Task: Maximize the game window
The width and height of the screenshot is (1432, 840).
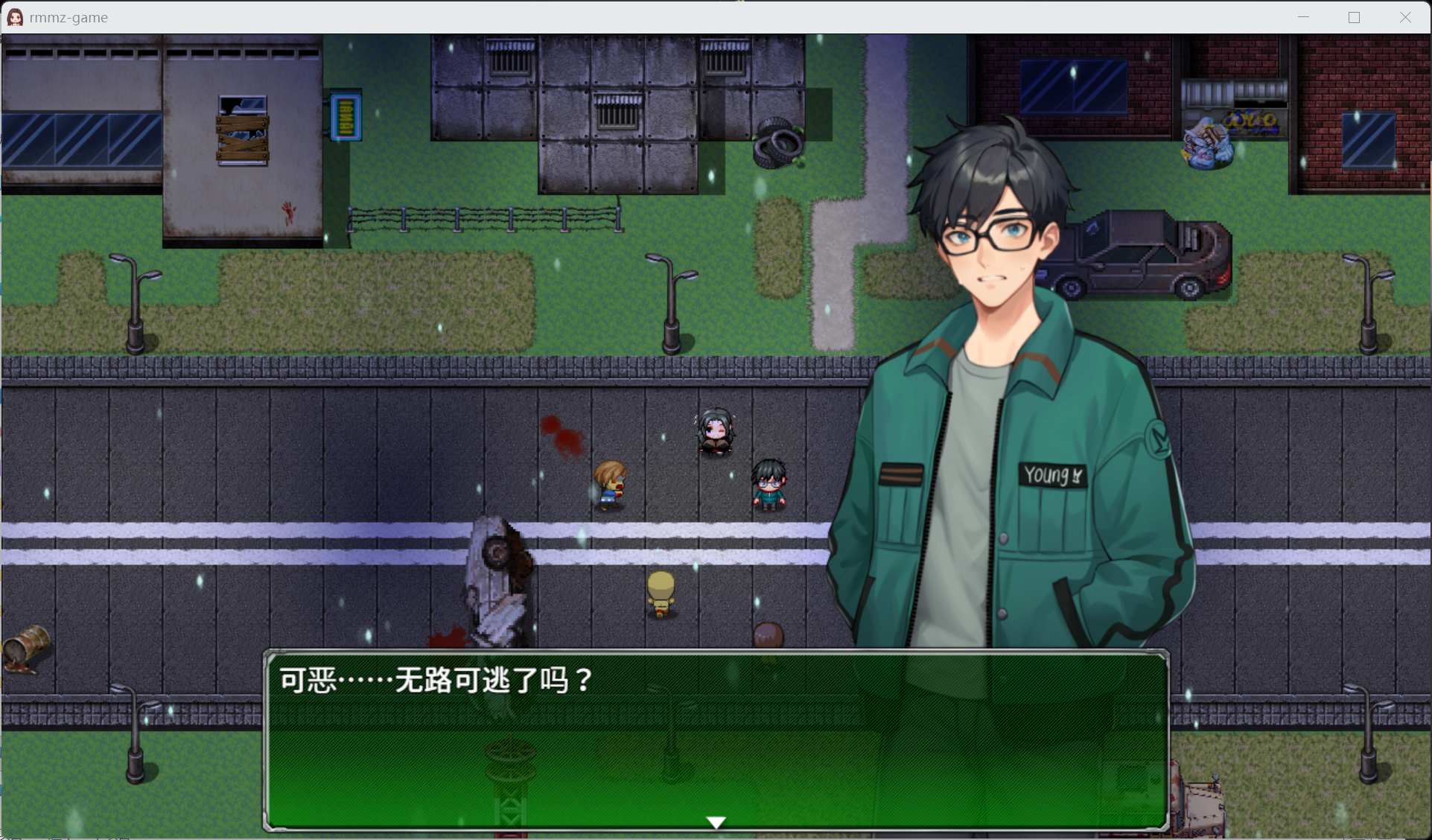Action: click(x=1354, y=17)
